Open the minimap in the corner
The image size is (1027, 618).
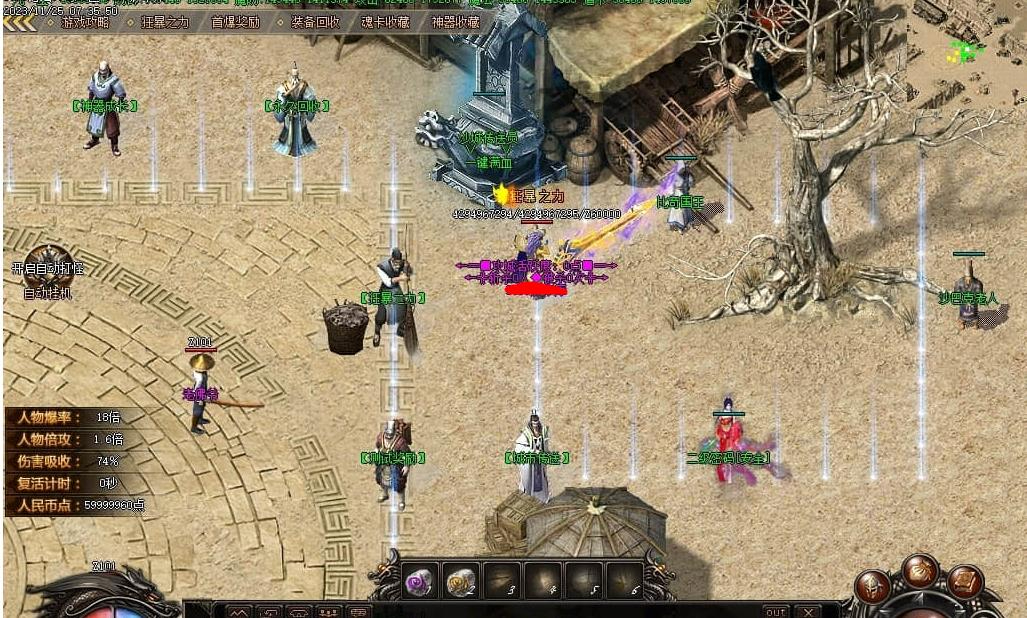point(966,50)
